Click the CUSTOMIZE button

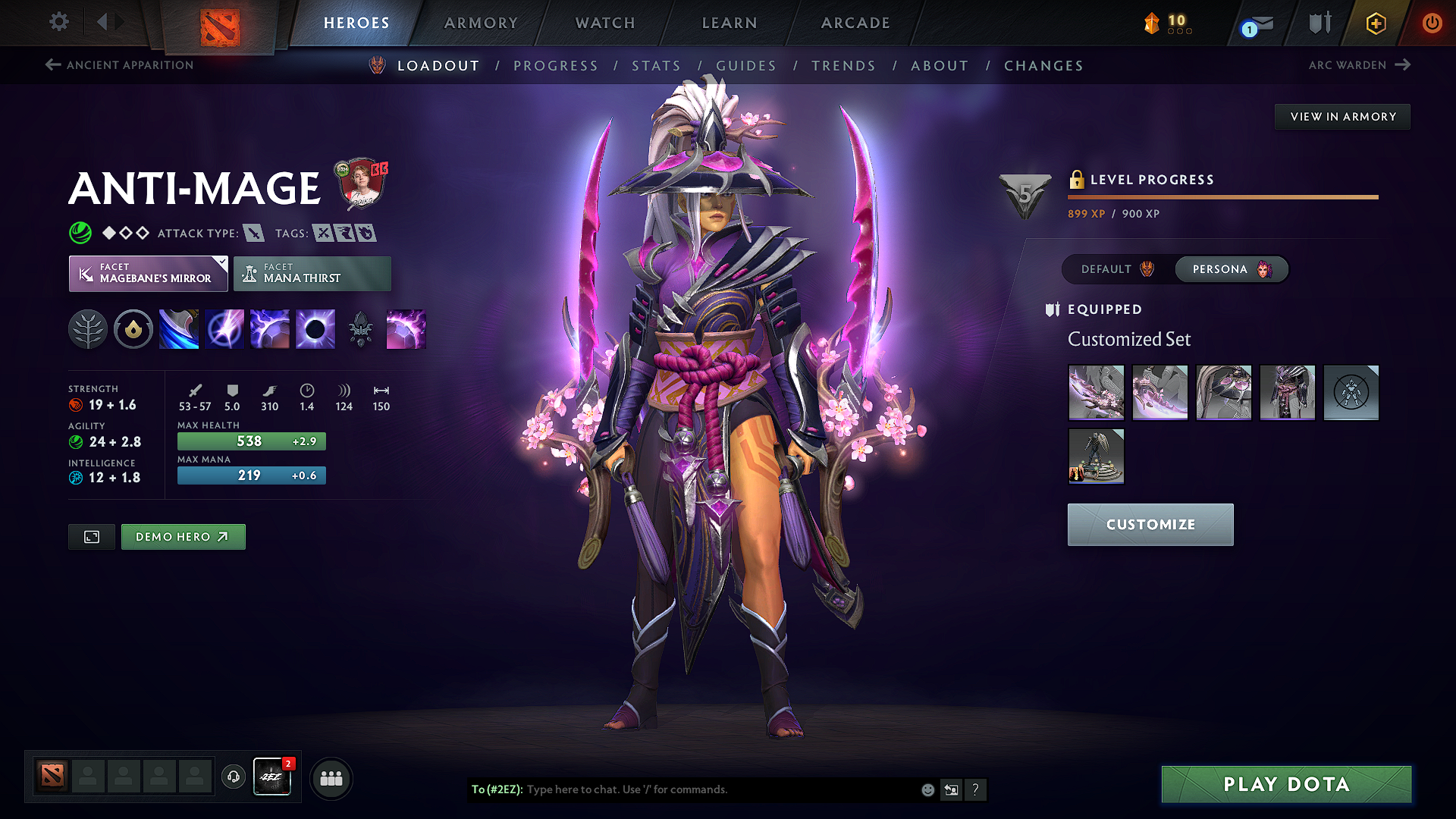click(x=1150, y=524)
